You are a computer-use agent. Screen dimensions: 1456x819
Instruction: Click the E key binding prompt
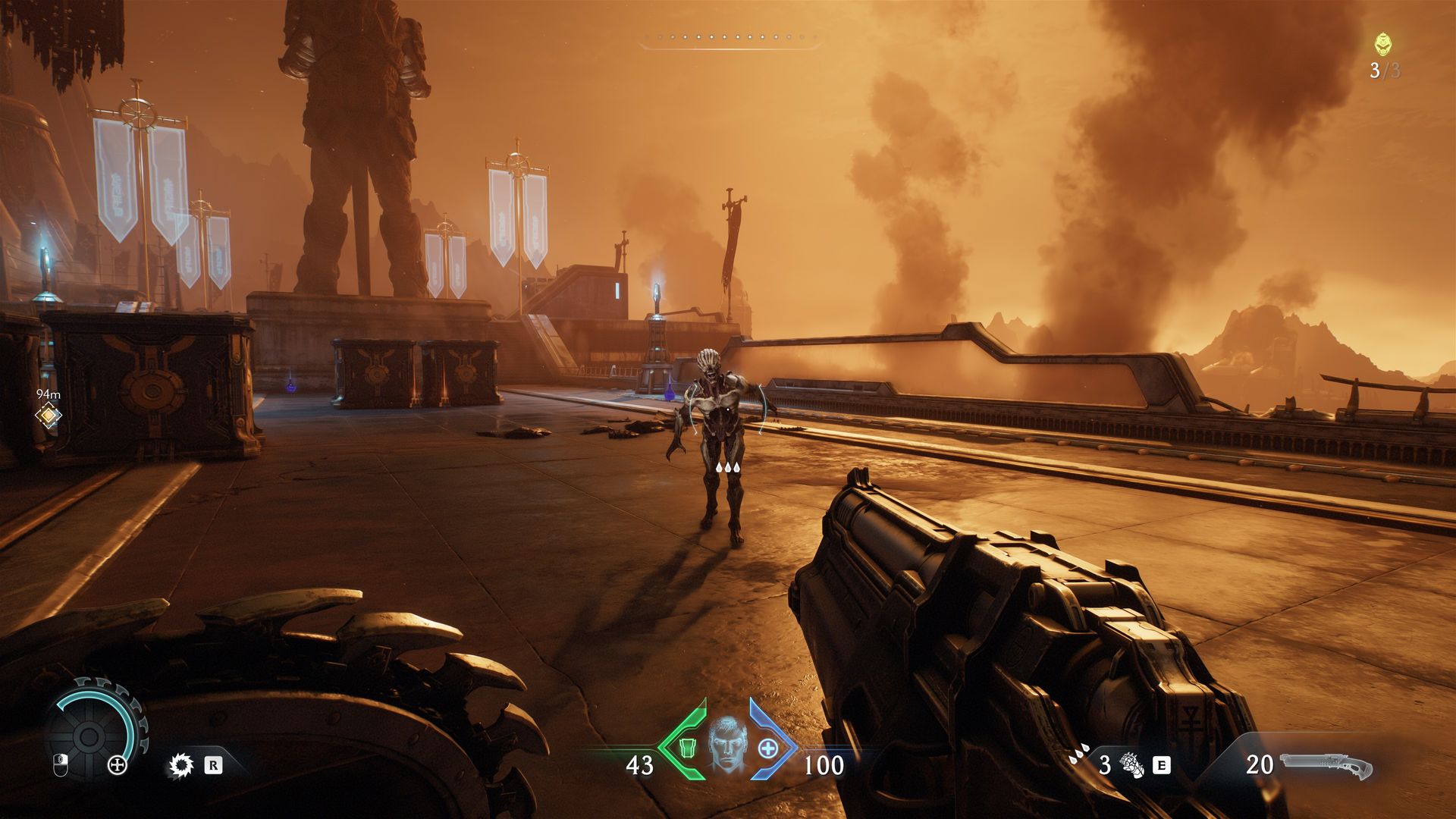pyautogui.click(x=1160, y=765)
